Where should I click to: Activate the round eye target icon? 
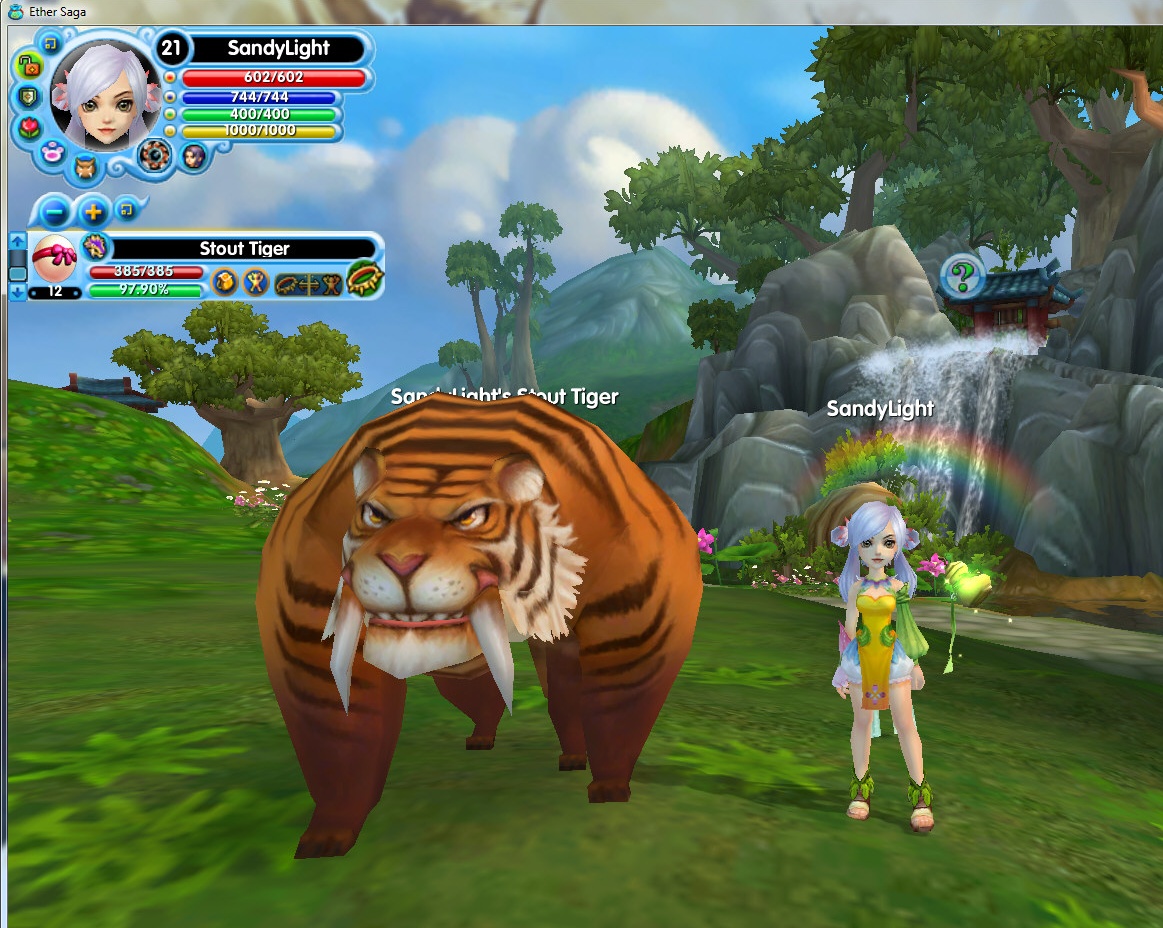point(154,154)
